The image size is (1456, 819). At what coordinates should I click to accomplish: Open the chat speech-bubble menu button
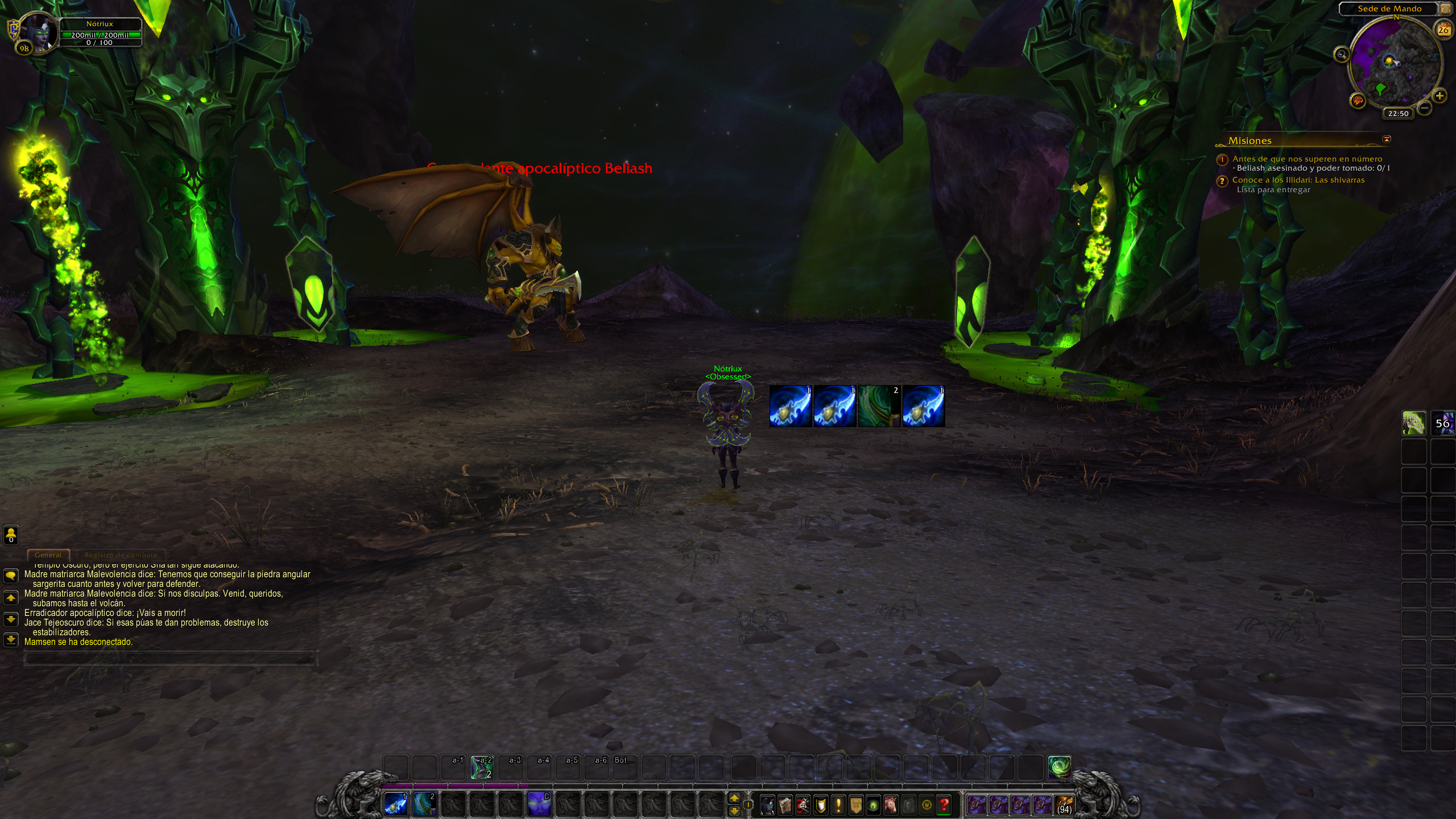[11, 576]
